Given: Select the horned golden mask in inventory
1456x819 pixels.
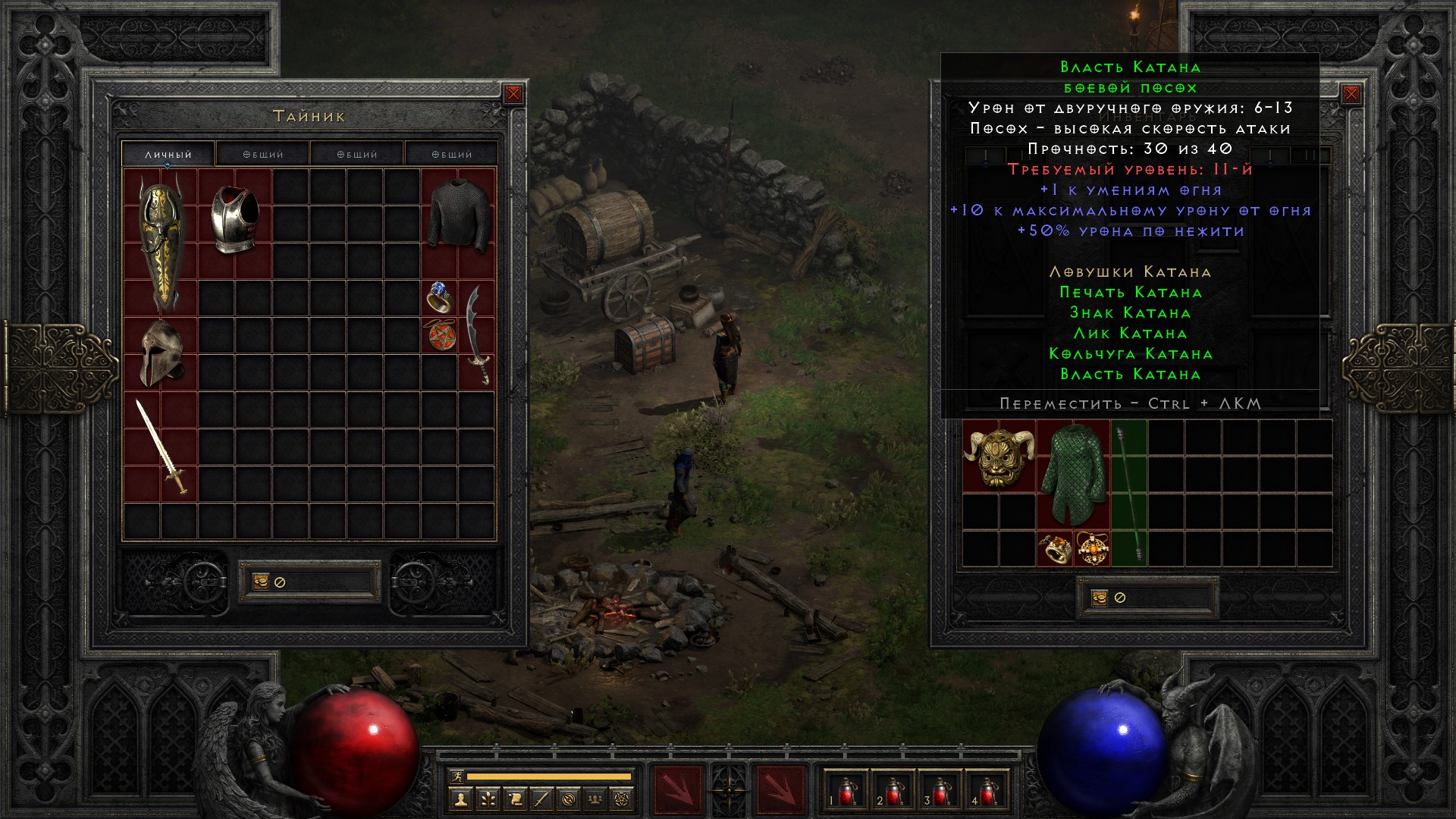Looking at the screenshot, I should [x=999, y=457].
